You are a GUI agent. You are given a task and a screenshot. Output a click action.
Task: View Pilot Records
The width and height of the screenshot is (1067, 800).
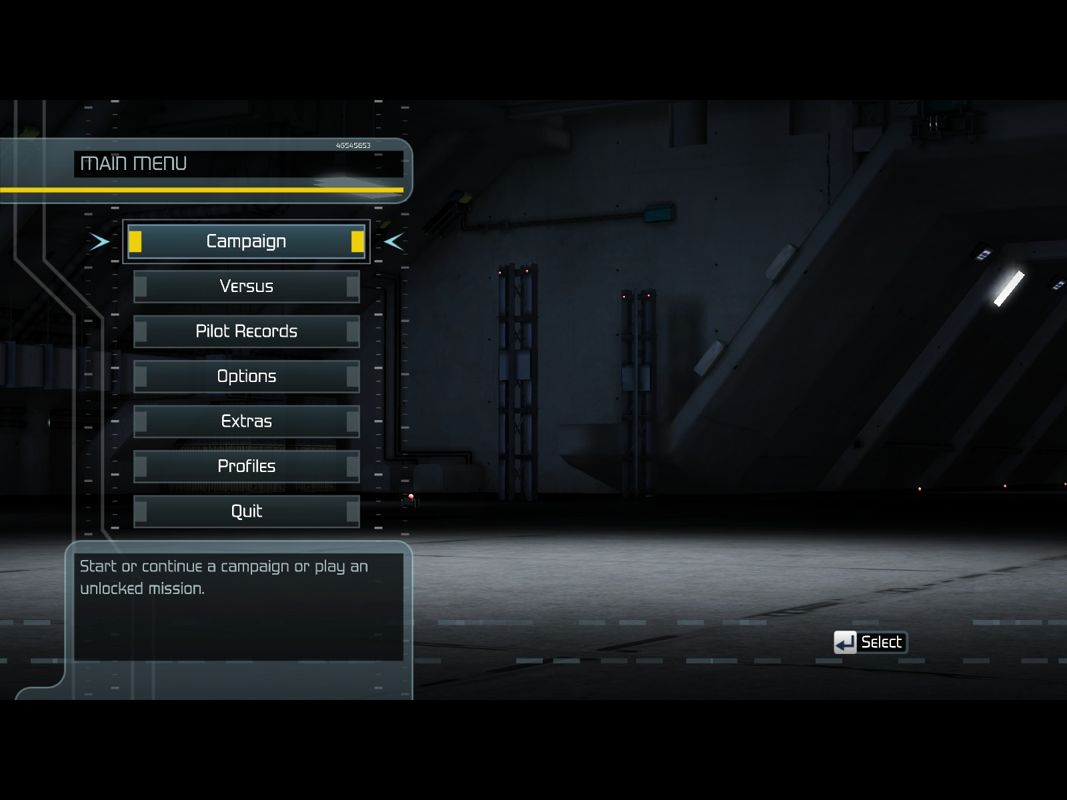(x=246, y=331)
